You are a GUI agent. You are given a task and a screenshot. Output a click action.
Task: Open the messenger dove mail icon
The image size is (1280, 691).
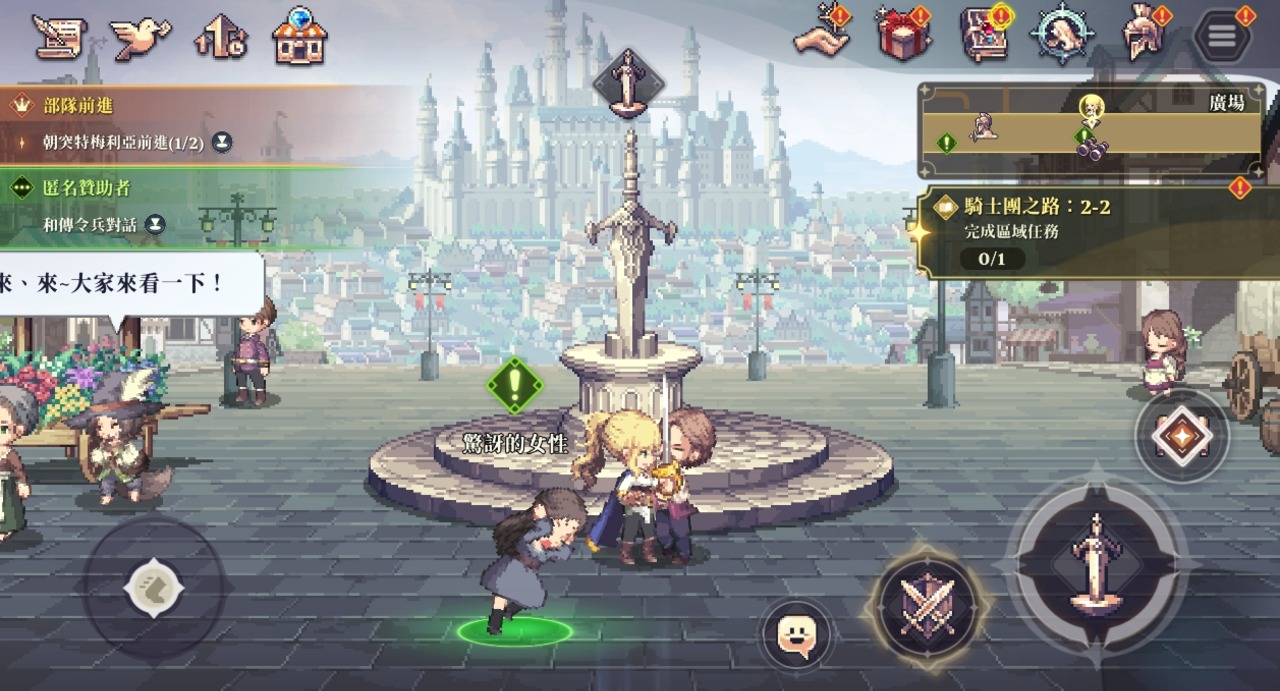click(x=140, y=38)
